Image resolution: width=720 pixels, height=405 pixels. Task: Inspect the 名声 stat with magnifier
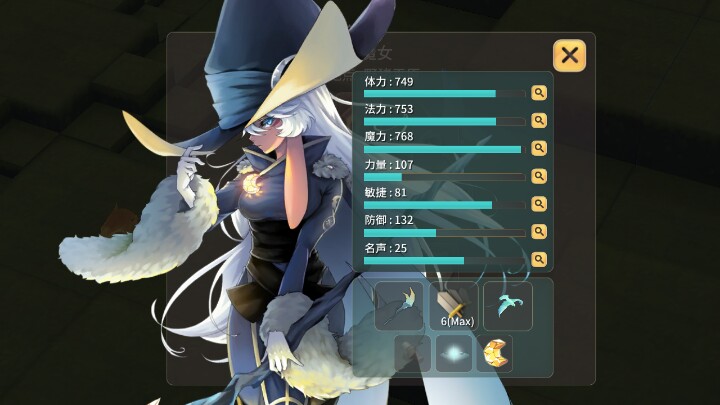pyautogui.click(x=539, y=259)
